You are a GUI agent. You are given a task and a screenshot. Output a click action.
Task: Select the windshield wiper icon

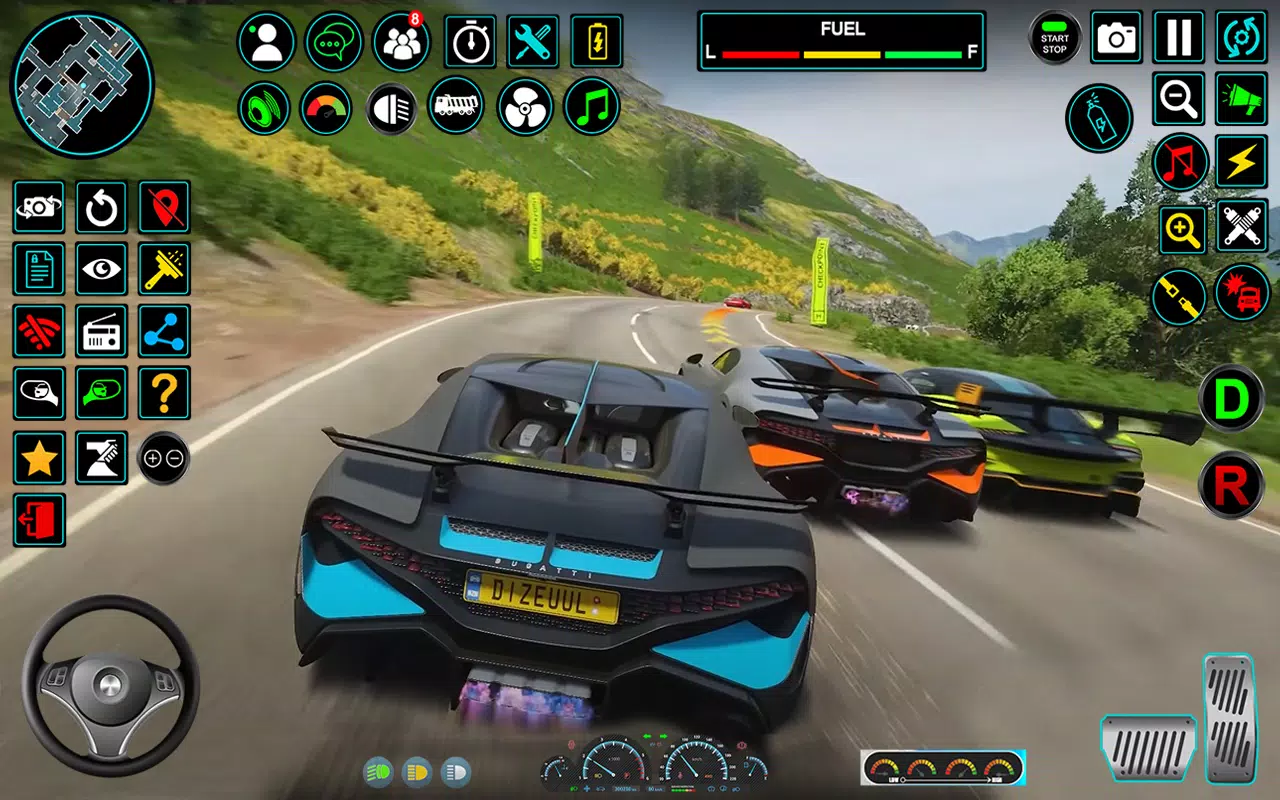[x=163, y=270]
